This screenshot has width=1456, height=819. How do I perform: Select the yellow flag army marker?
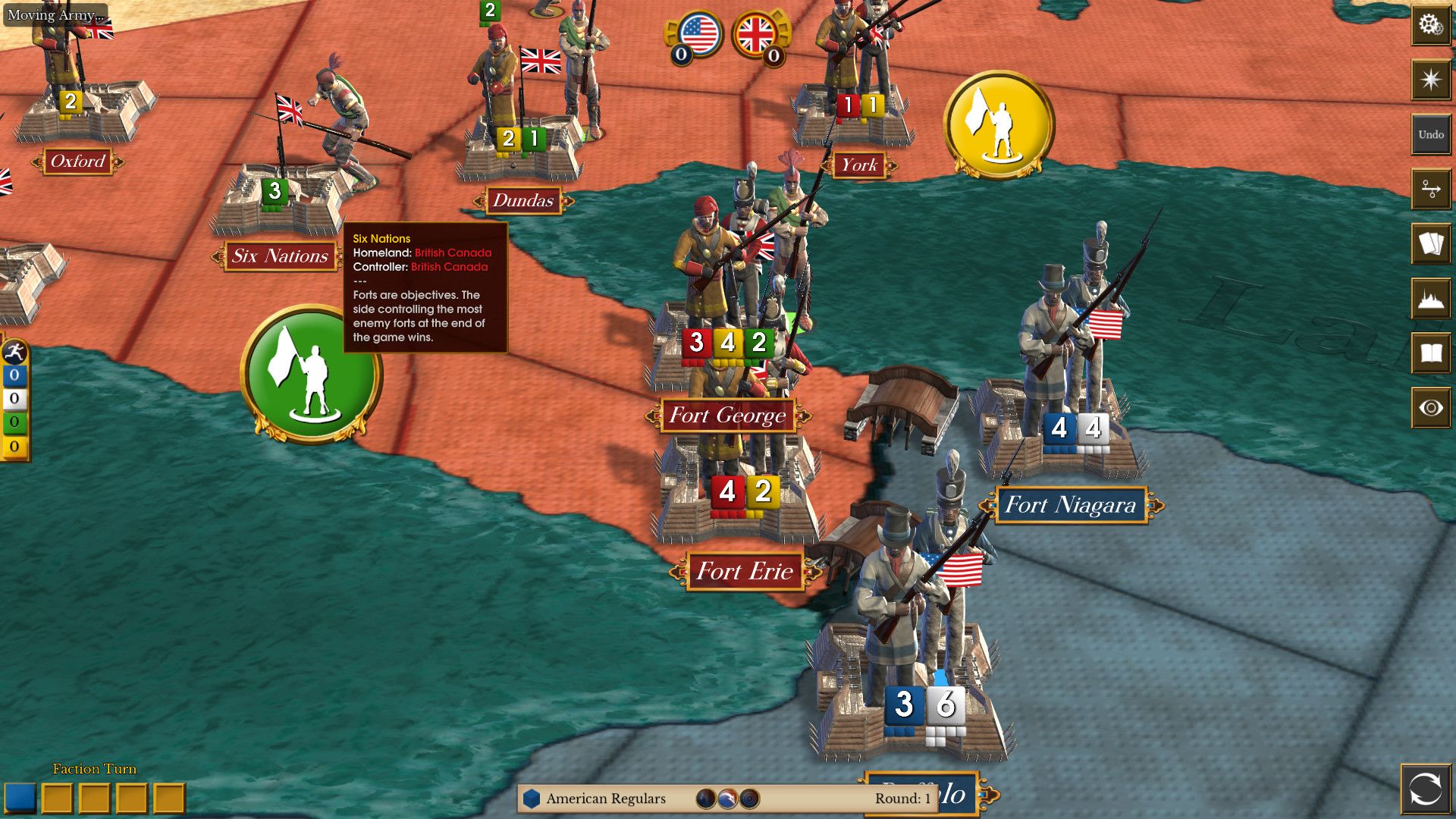tap(999, 124)
